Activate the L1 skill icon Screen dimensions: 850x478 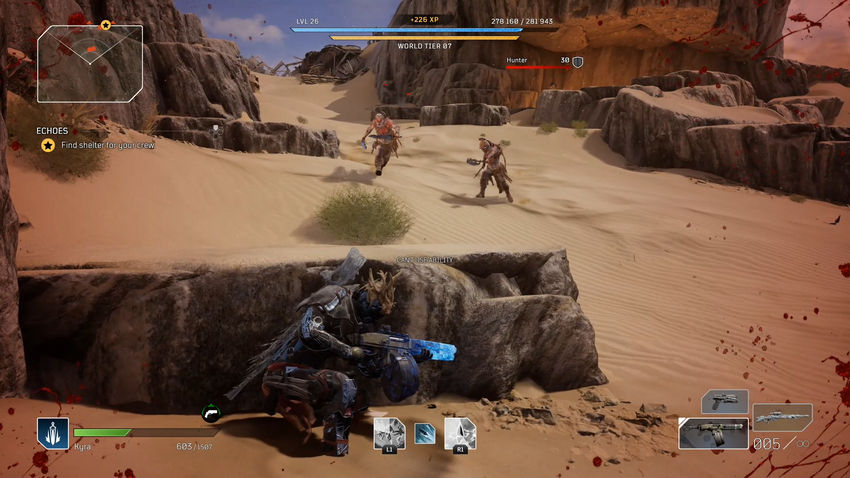pyautogui.click(x=388, y=433)
